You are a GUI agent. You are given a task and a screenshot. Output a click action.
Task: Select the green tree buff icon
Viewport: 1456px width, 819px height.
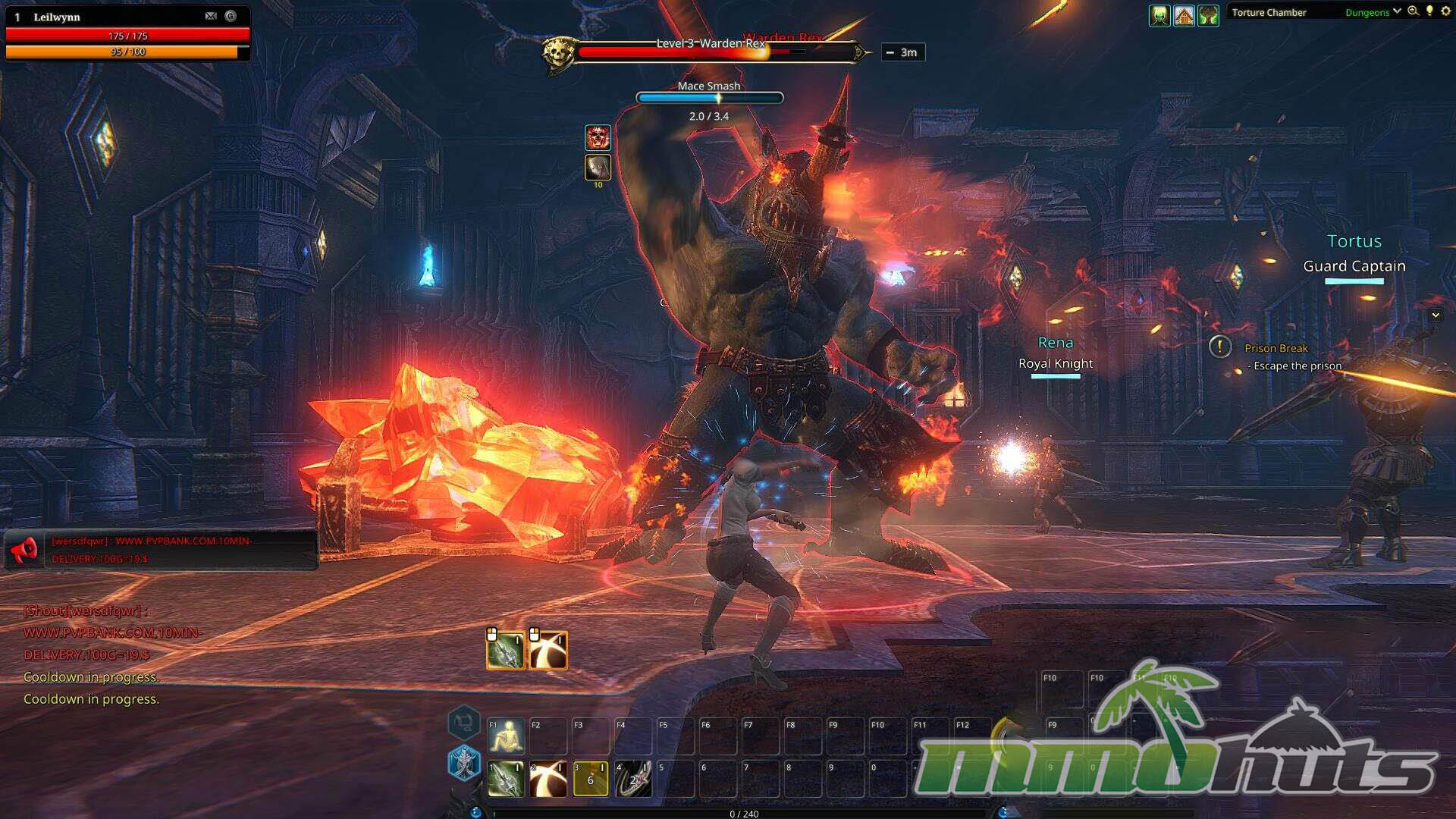1208,15
